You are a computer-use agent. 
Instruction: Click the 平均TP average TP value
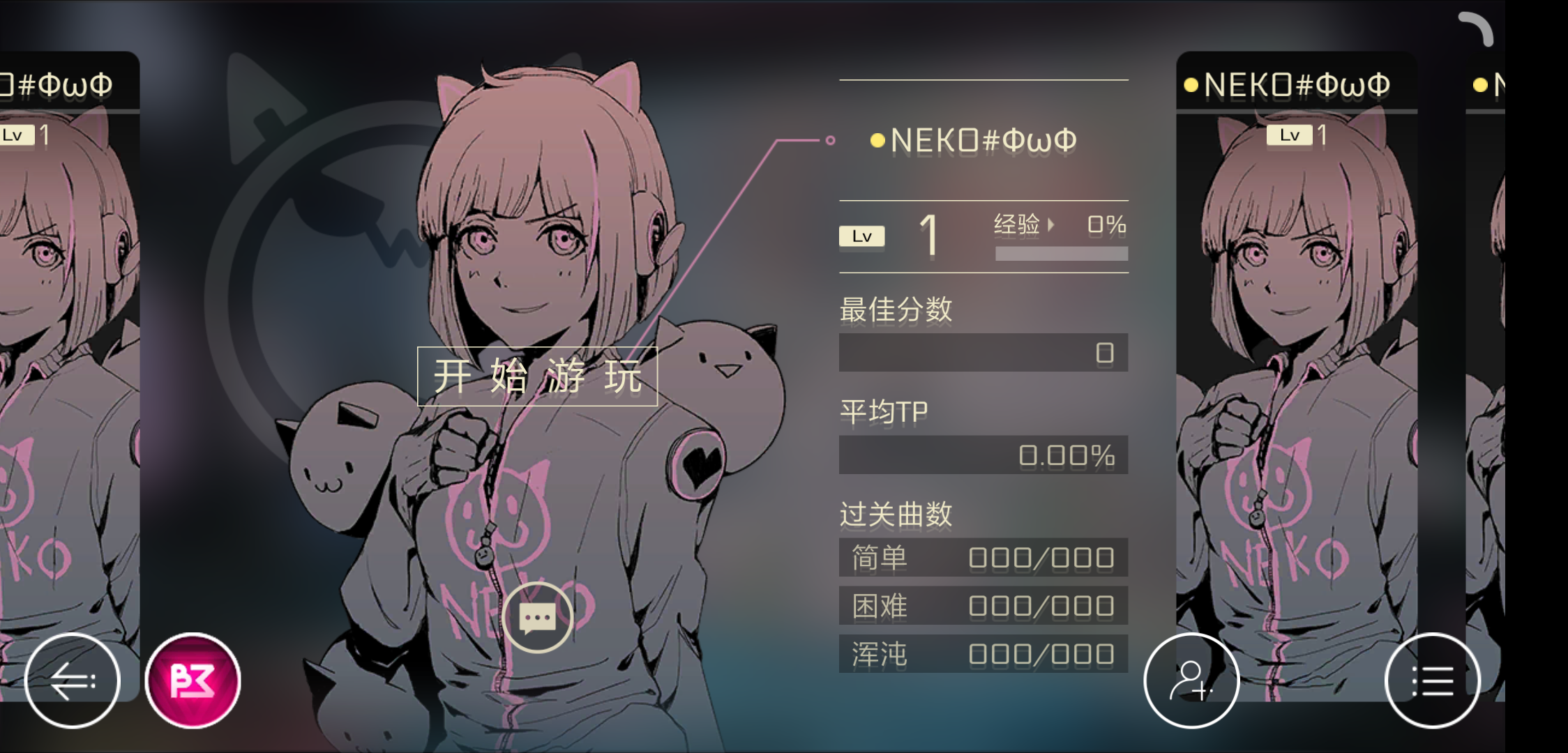coord(983,455)
